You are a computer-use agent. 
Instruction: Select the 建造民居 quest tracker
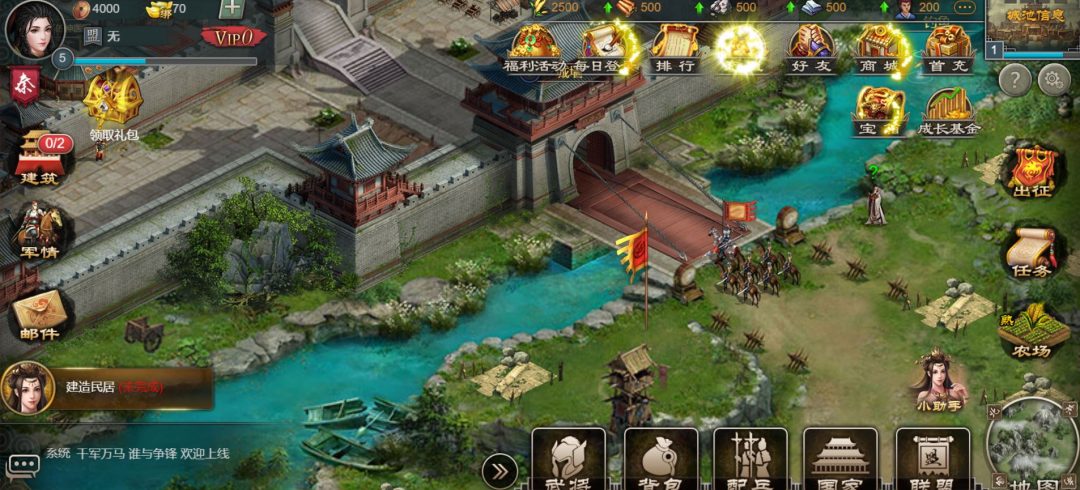(108, 387)
